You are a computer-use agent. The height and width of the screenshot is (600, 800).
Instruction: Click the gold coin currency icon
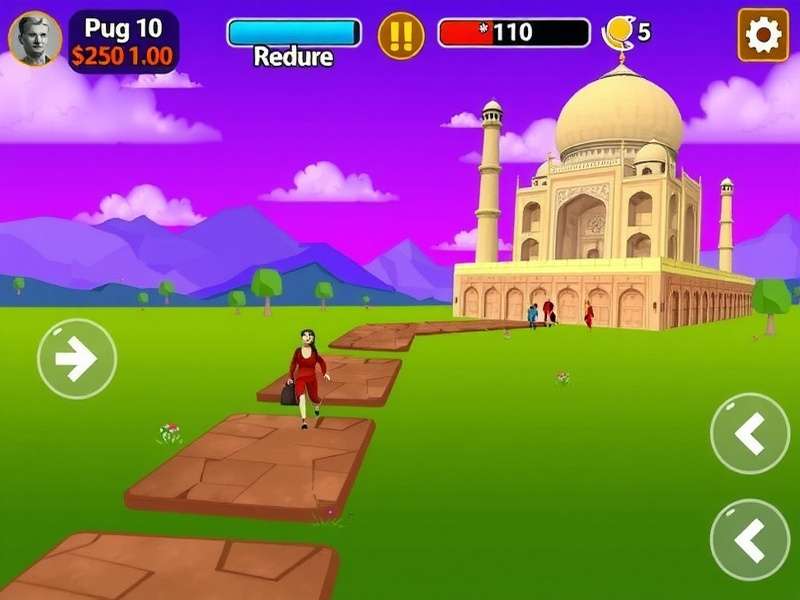coord(619,33)
